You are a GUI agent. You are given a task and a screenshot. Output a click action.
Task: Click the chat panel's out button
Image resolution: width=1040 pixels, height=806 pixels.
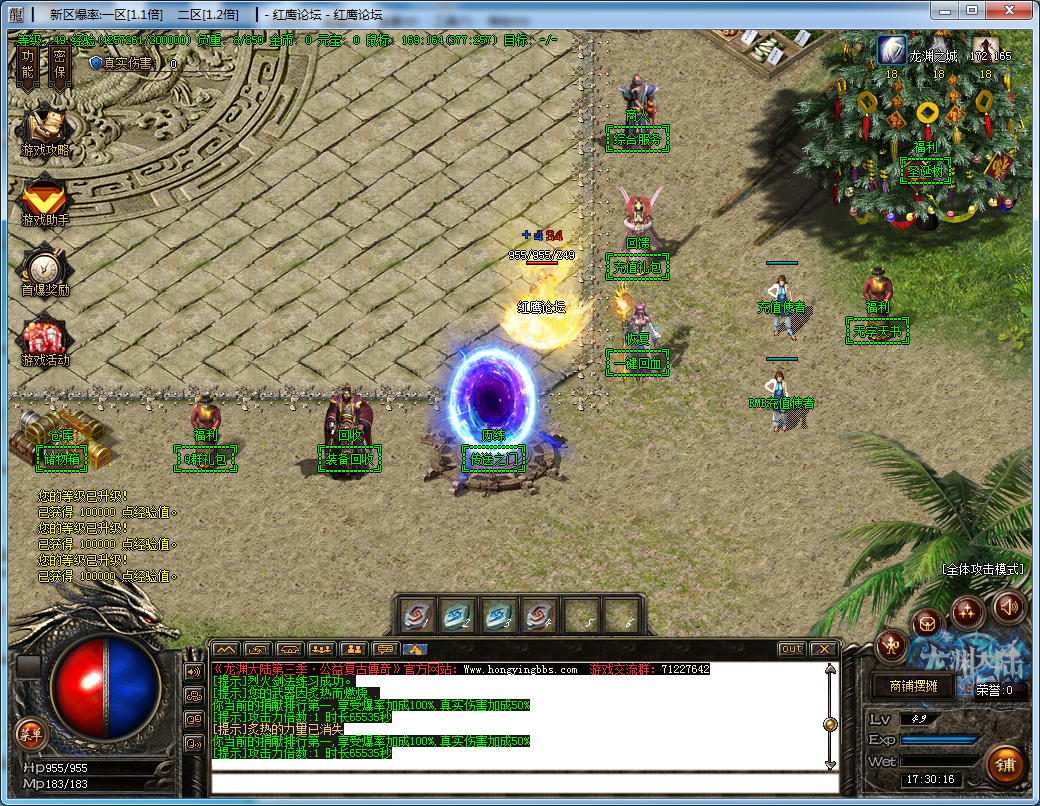click(x=791, y=649)
